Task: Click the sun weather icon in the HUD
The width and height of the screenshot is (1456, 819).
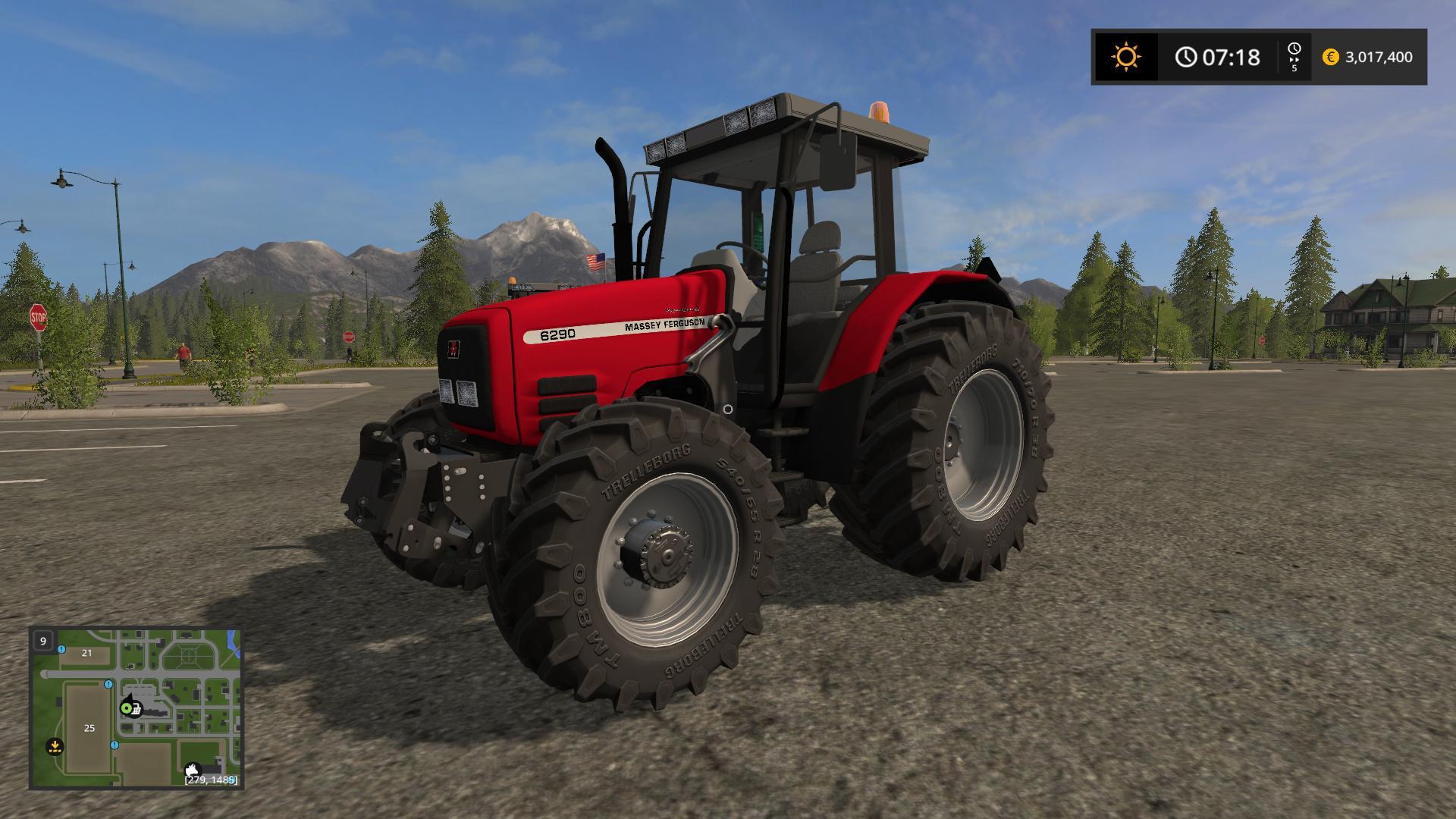Action: 1126,55
